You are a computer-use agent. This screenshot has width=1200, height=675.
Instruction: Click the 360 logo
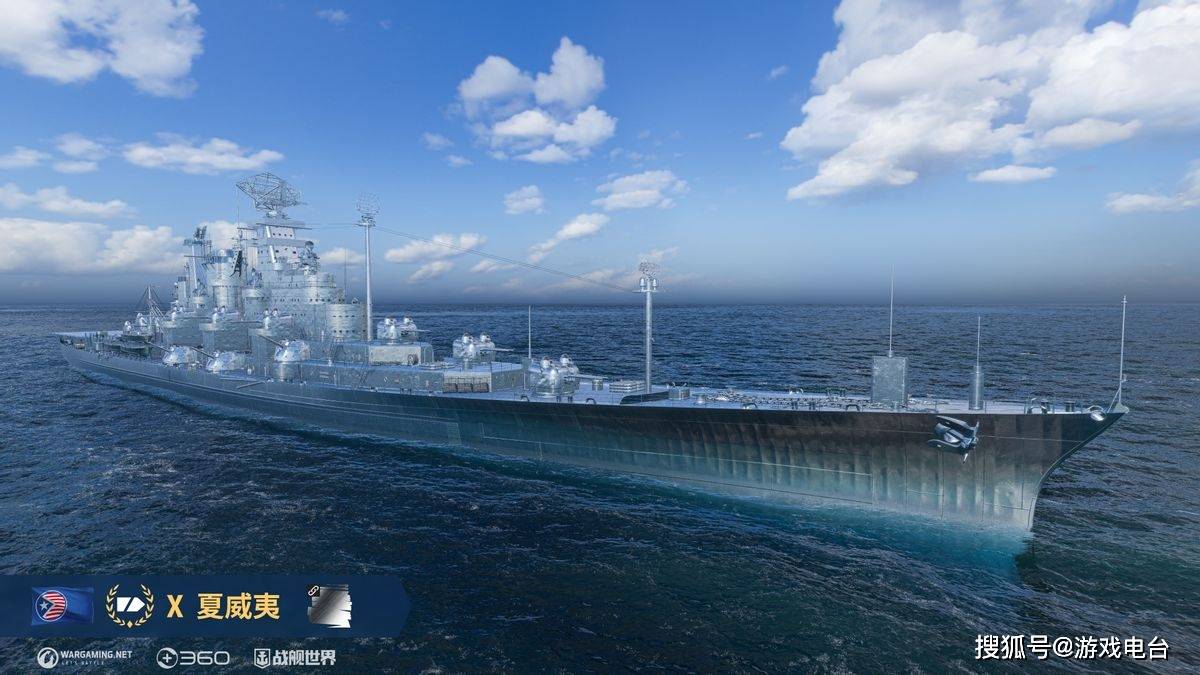[x=193, y=657]
